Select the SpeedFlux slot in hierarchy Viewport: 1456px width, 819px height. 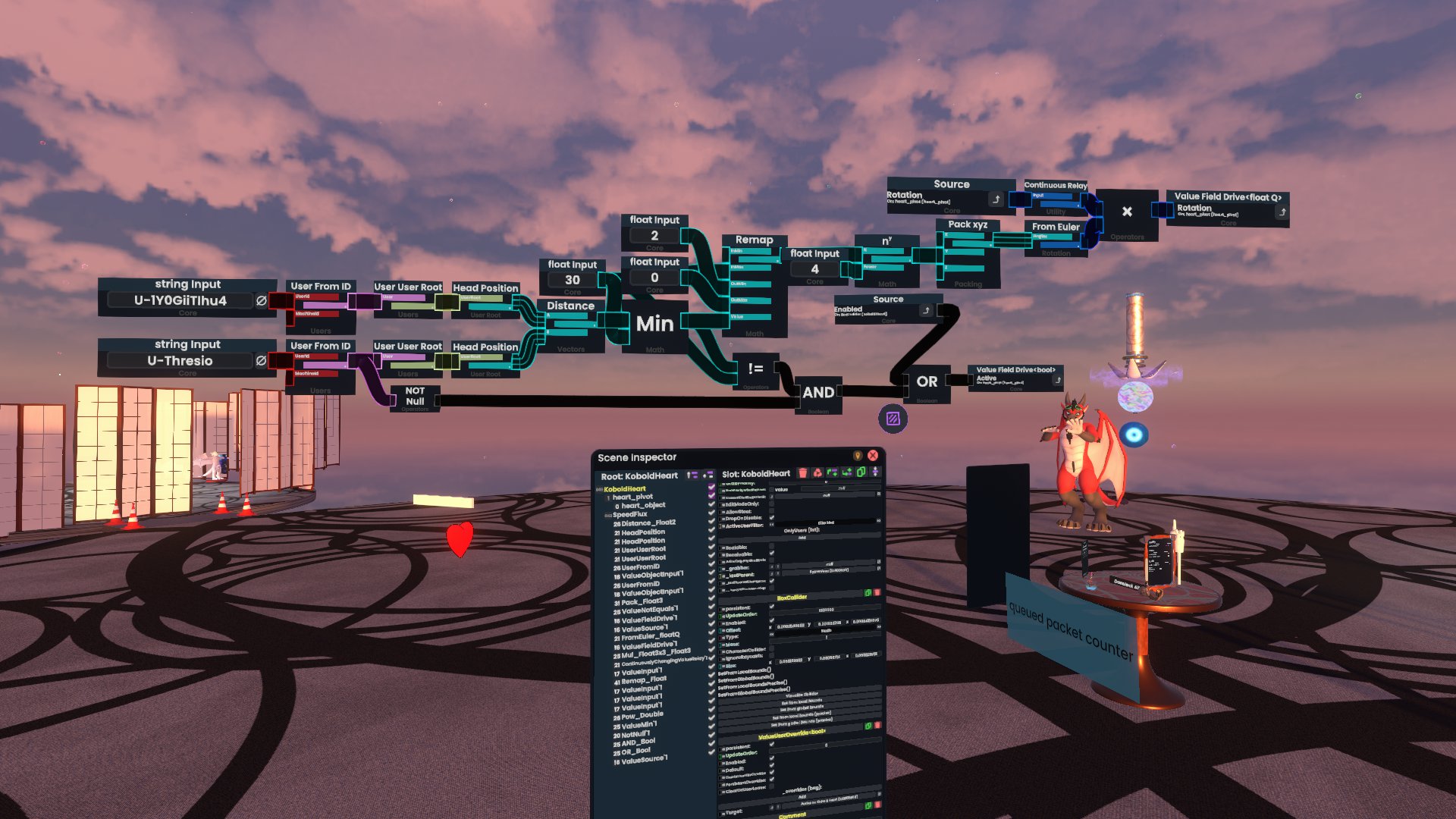pyautogui.click(x=629, y=515)
